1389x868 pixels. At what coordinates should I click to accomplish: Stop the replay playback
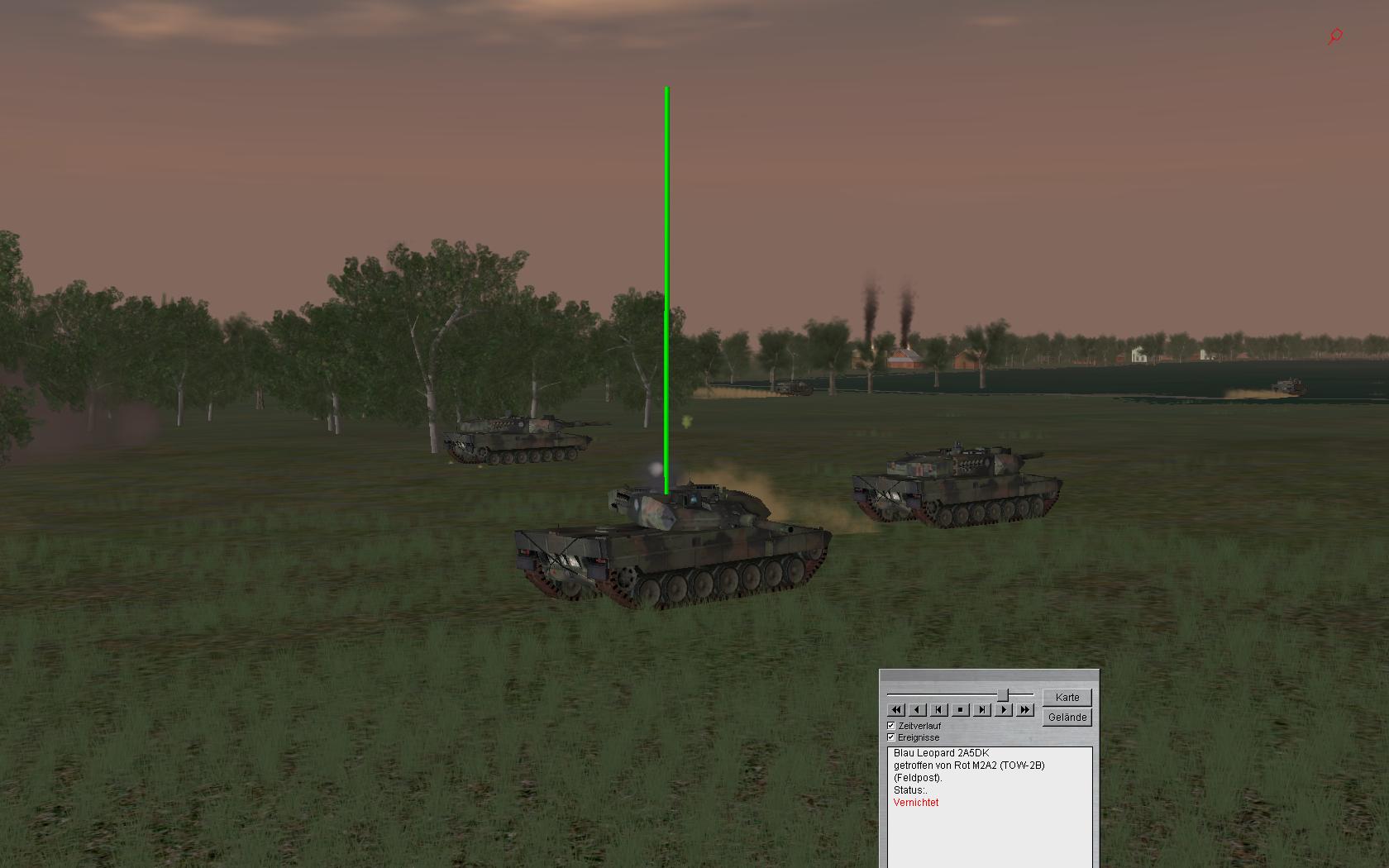(x=960, y=709)
